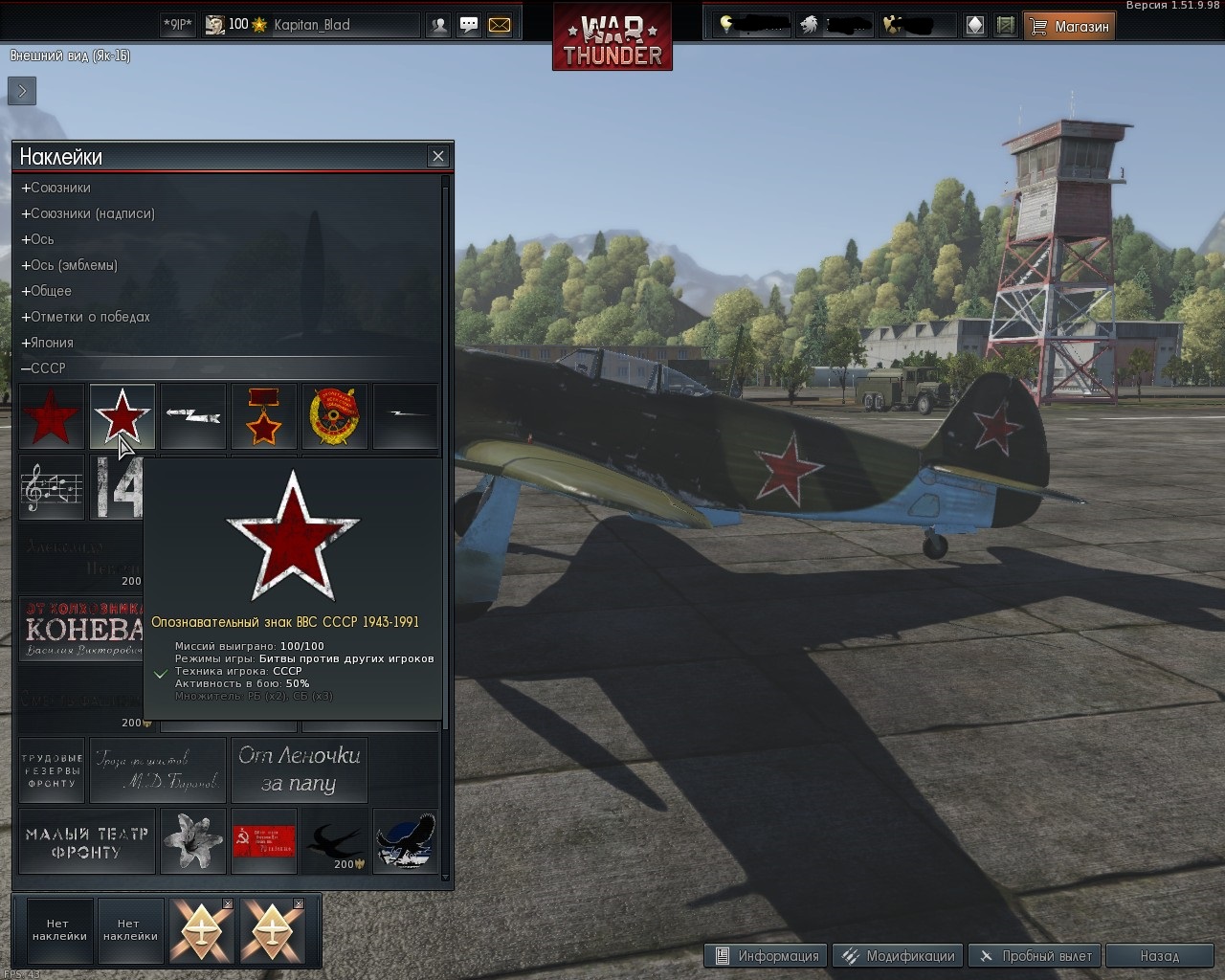Open the Ось (эмблемы) decal category
1225x980 pixels.
point(70,265)
